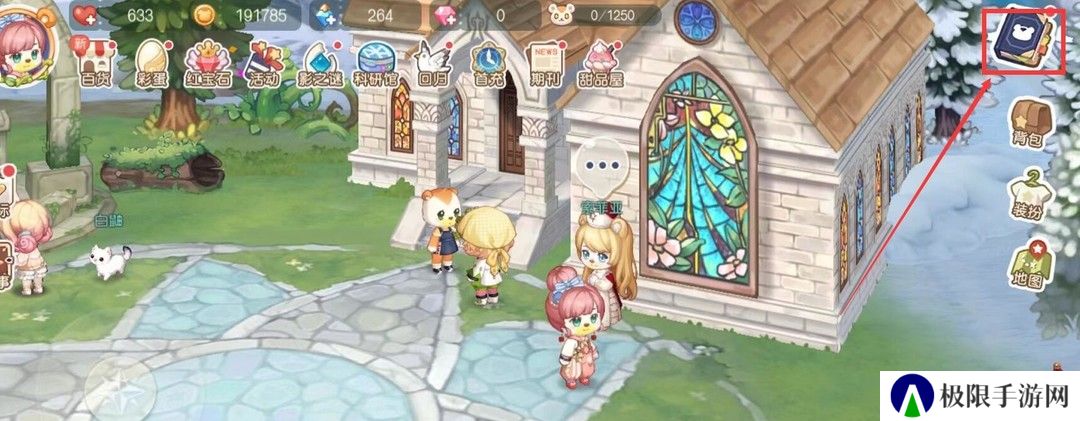Open the 百货 department store icon

click(x=95, y=62)
